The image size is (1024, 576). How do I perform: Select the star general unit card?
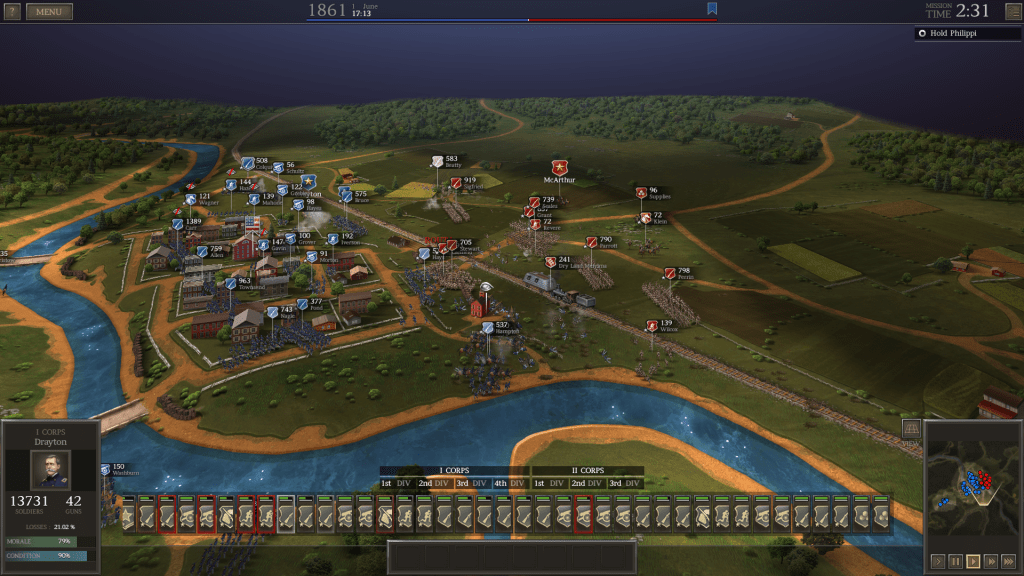[x=128, y=515]
